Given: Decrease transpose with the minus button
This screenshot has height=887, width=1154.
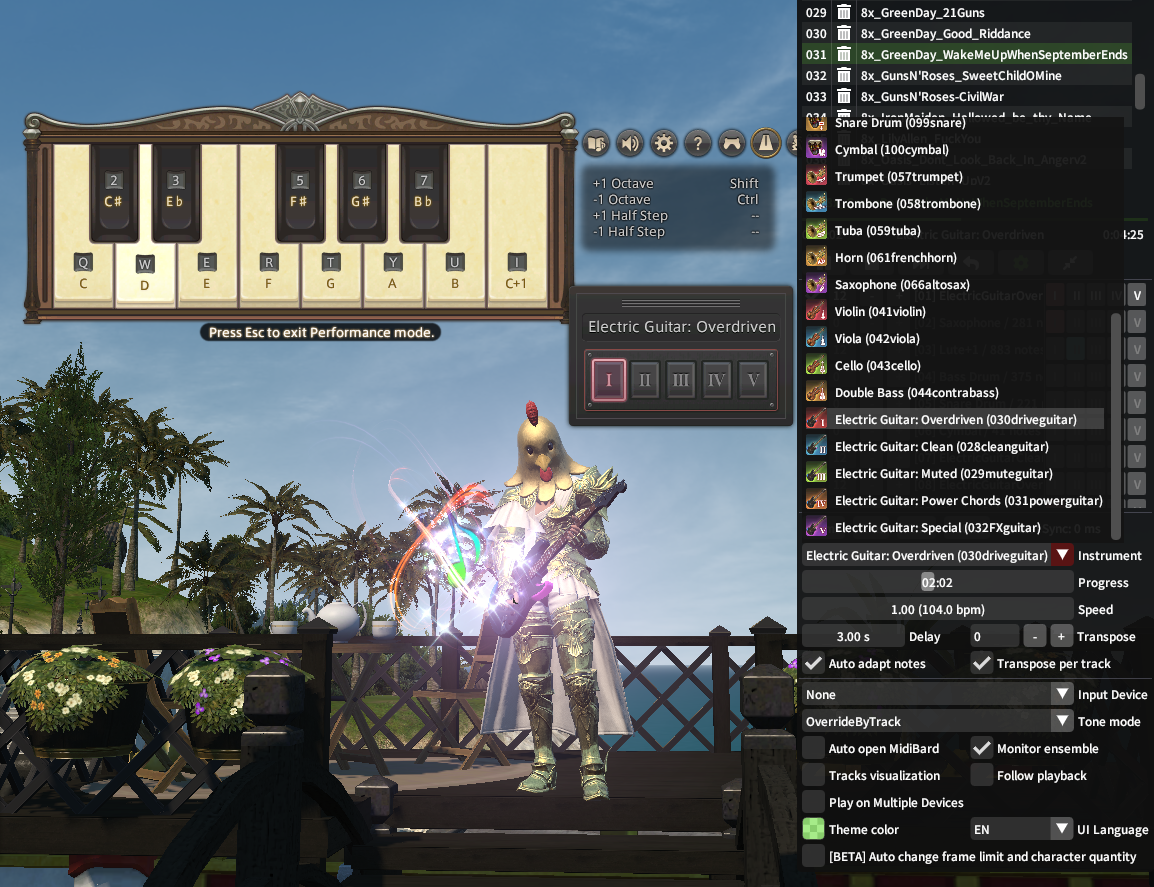Looking at the screenshot, I should click(x=1034, y=637).
